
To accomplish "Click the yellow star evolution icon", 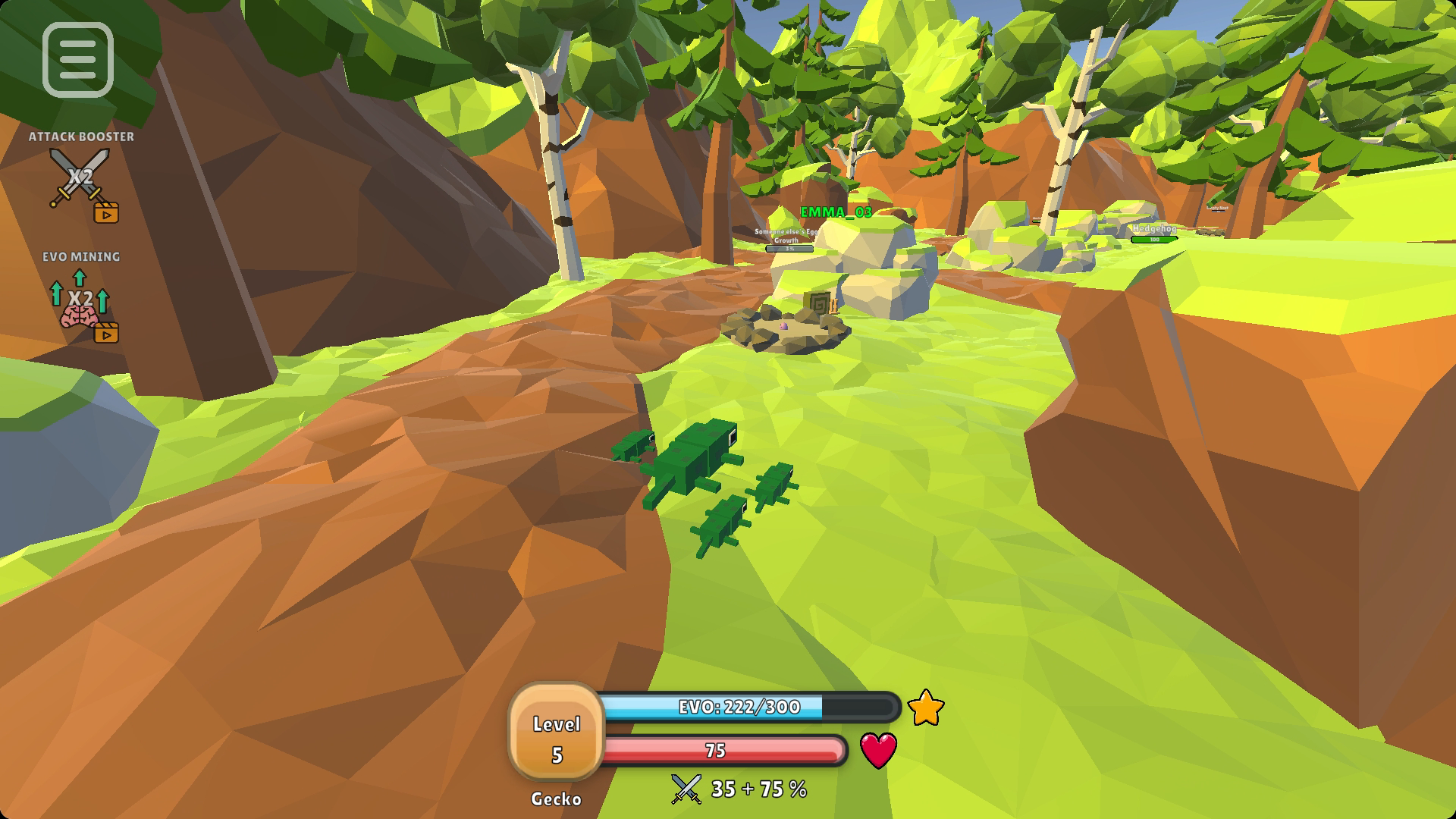I will (925, 708).
